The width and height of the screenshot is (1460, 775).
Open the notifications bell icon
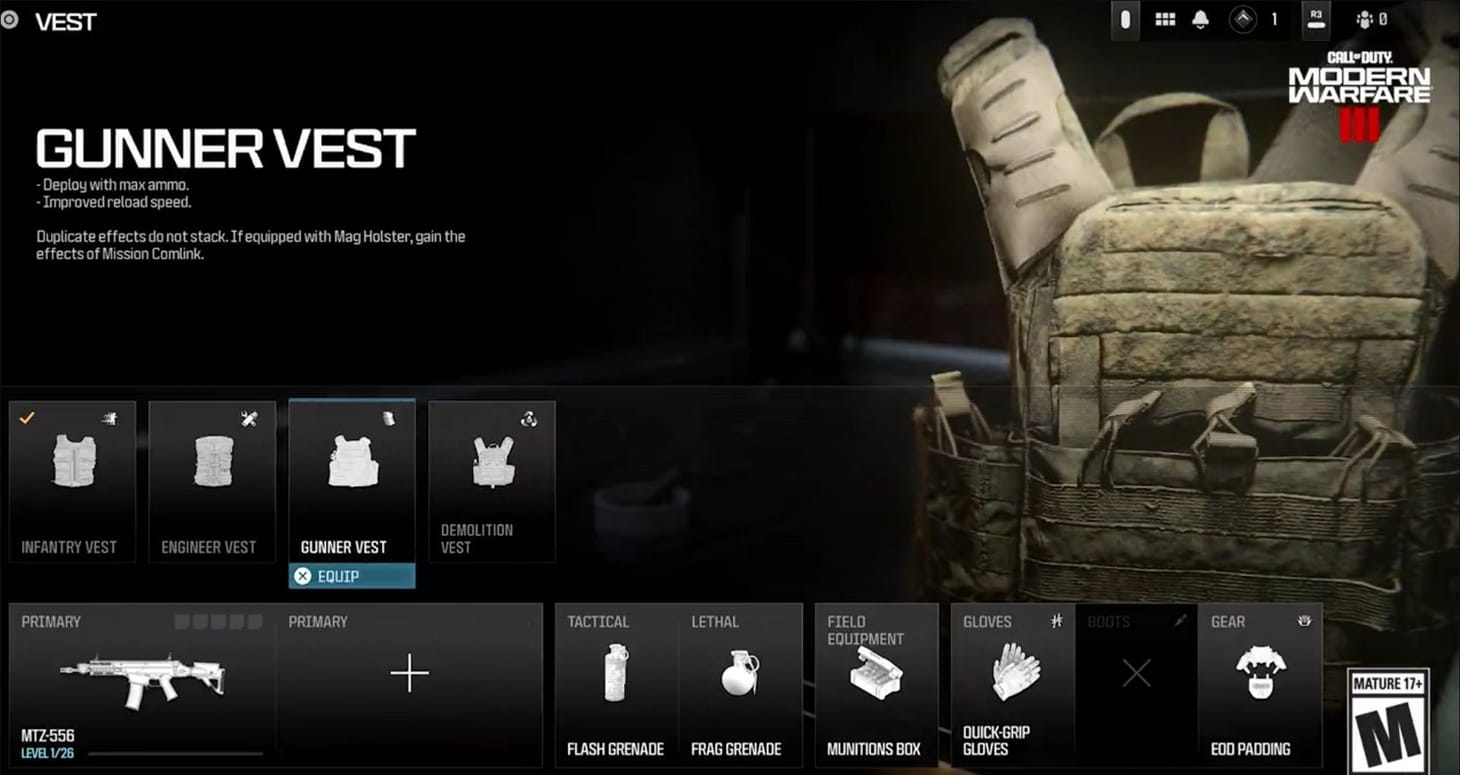point(1200,19)
